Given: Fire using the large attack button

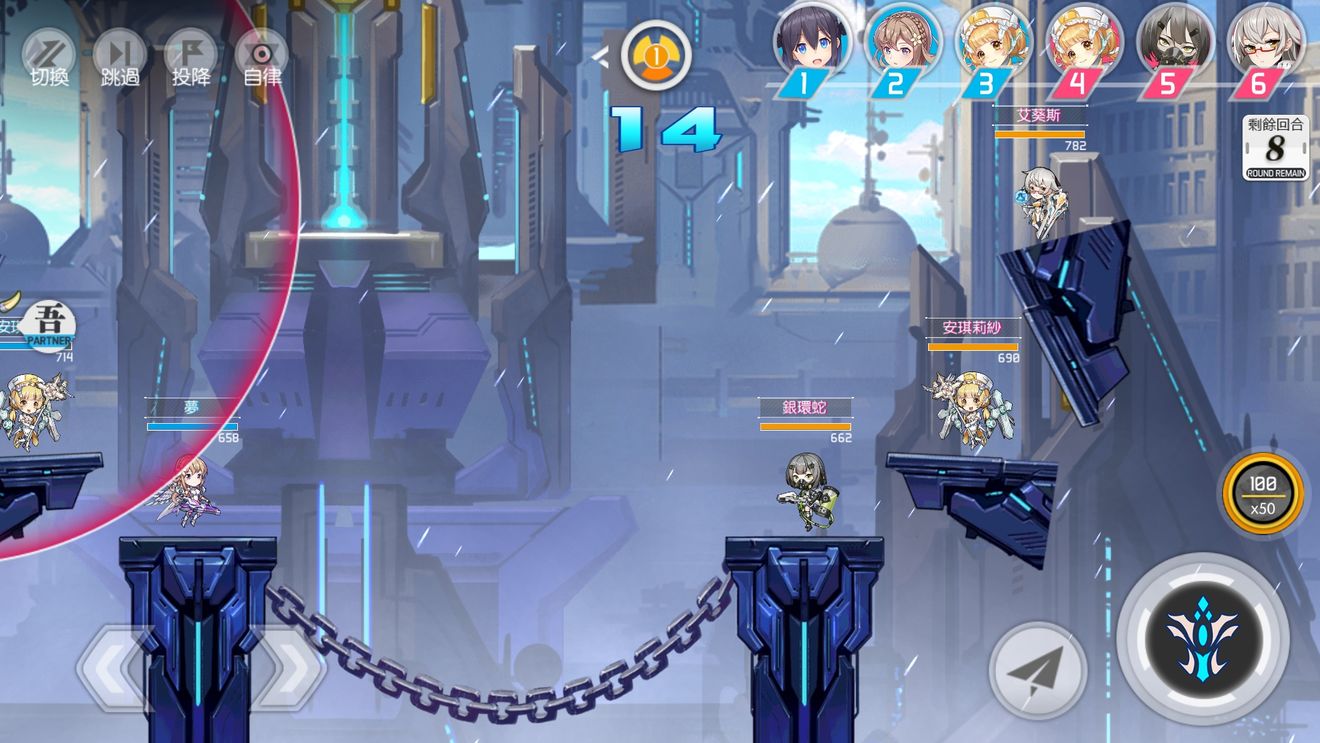Looking at the screenshot, I should (x=1202, y=637).
